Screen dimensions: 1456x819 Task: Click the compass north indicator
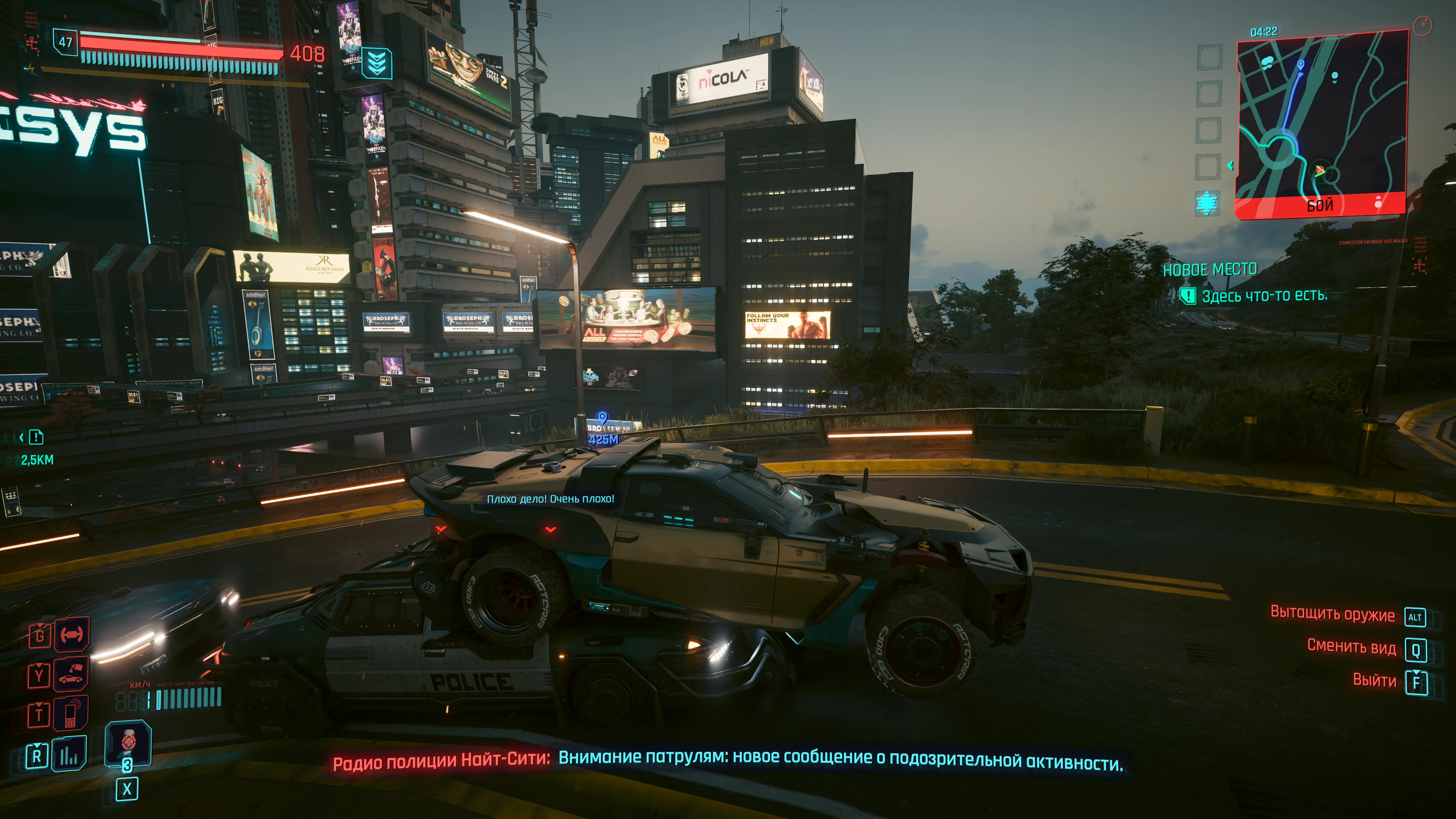coord(1422,25)
